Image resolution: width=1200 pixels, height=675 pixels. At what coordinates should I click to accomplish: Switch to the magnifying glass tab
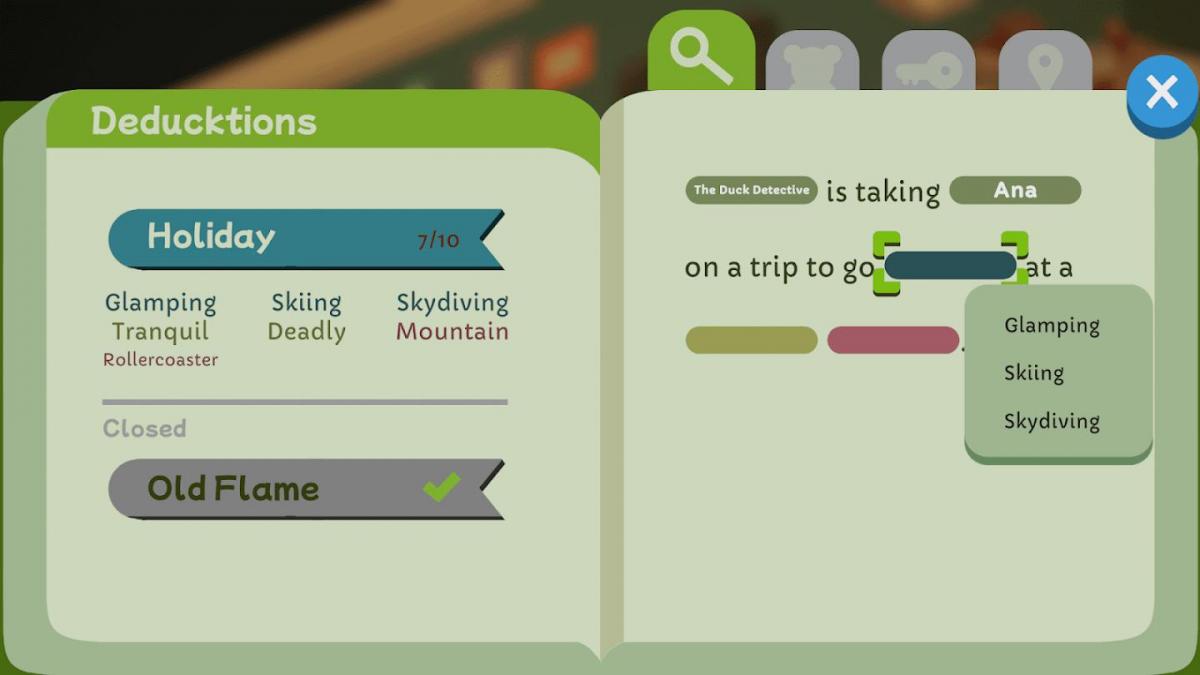click(x=700, y=54)
